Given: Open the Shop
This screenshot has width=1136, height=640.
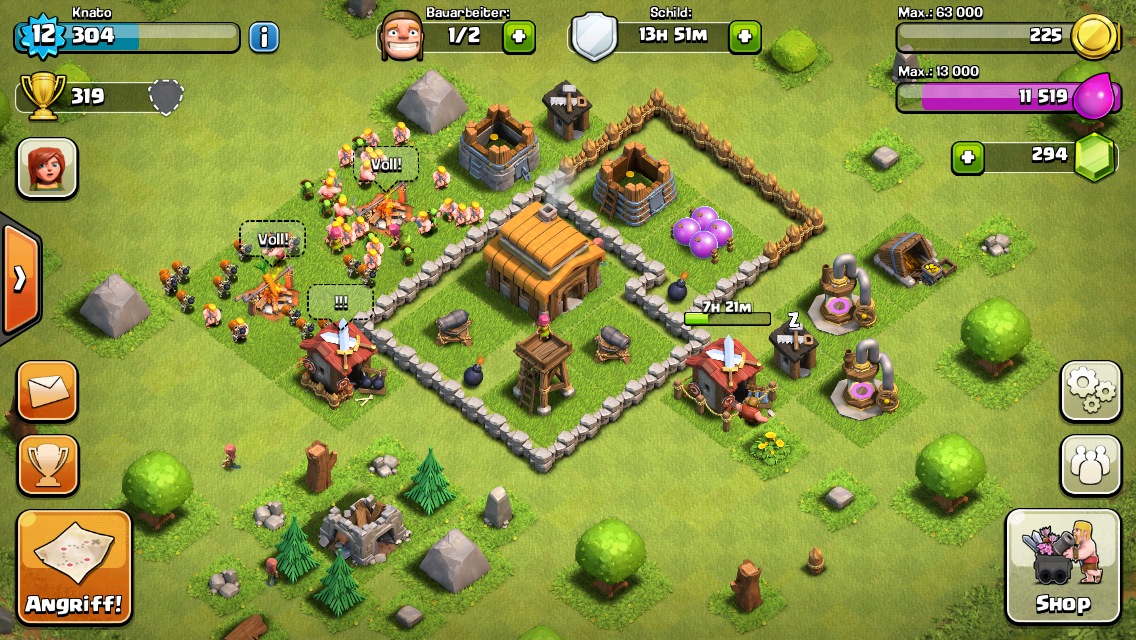Looking at the screenshot, I should click(1062, 566).
